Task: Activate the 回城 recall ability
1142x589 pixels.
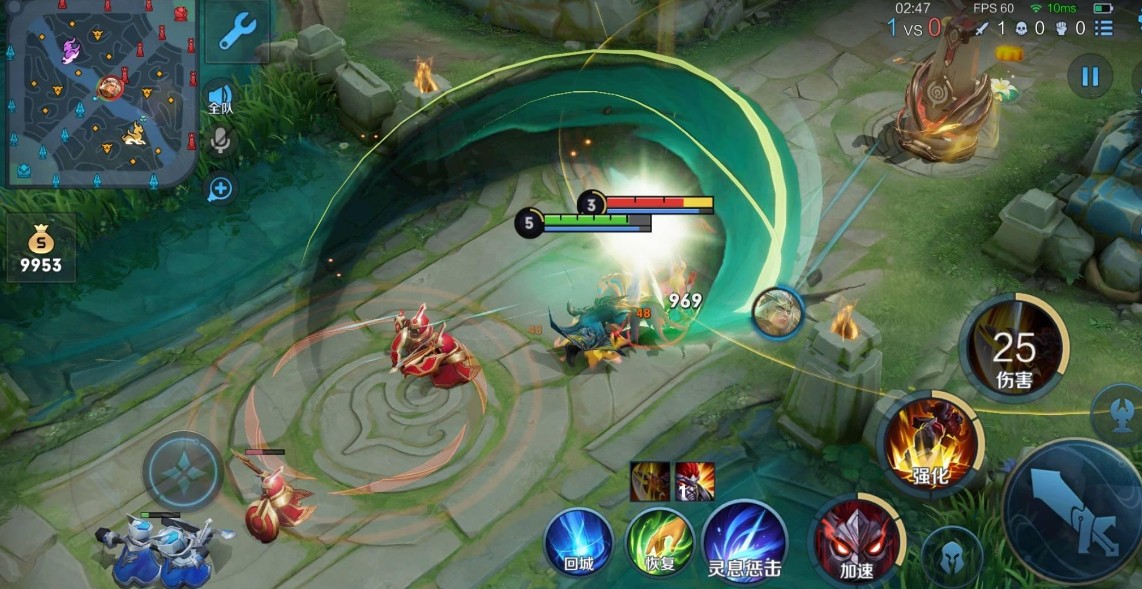Action: click(578, 543)
